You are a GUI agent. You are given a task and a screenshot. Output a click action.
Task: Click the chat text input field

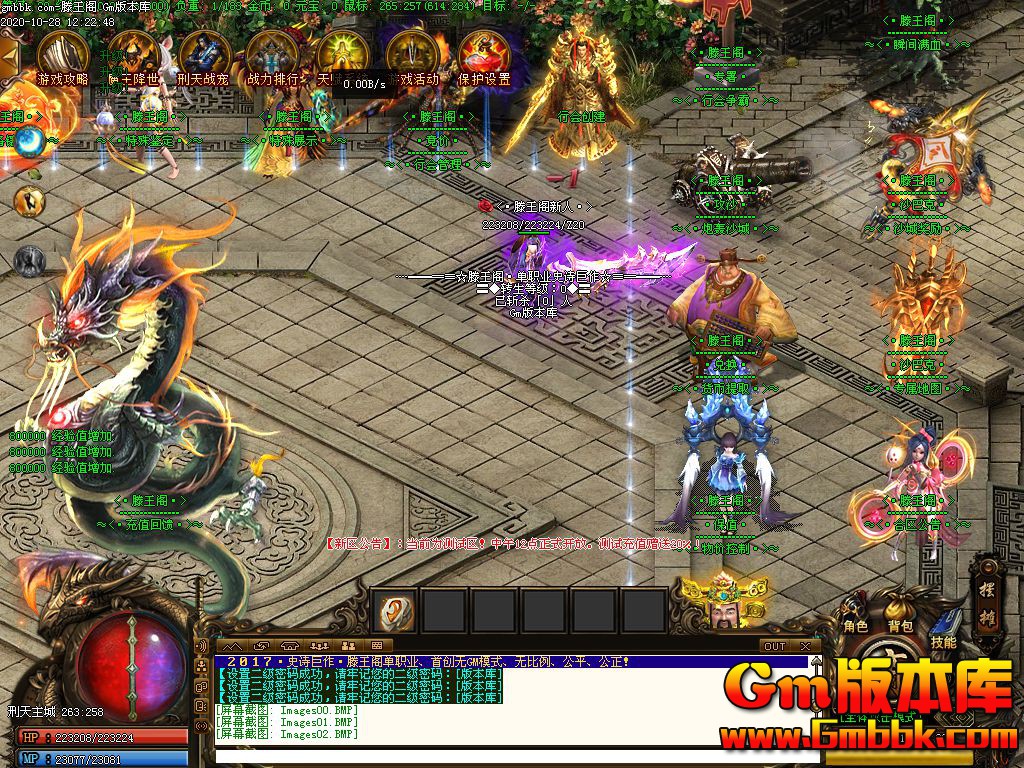click(510, 755)
